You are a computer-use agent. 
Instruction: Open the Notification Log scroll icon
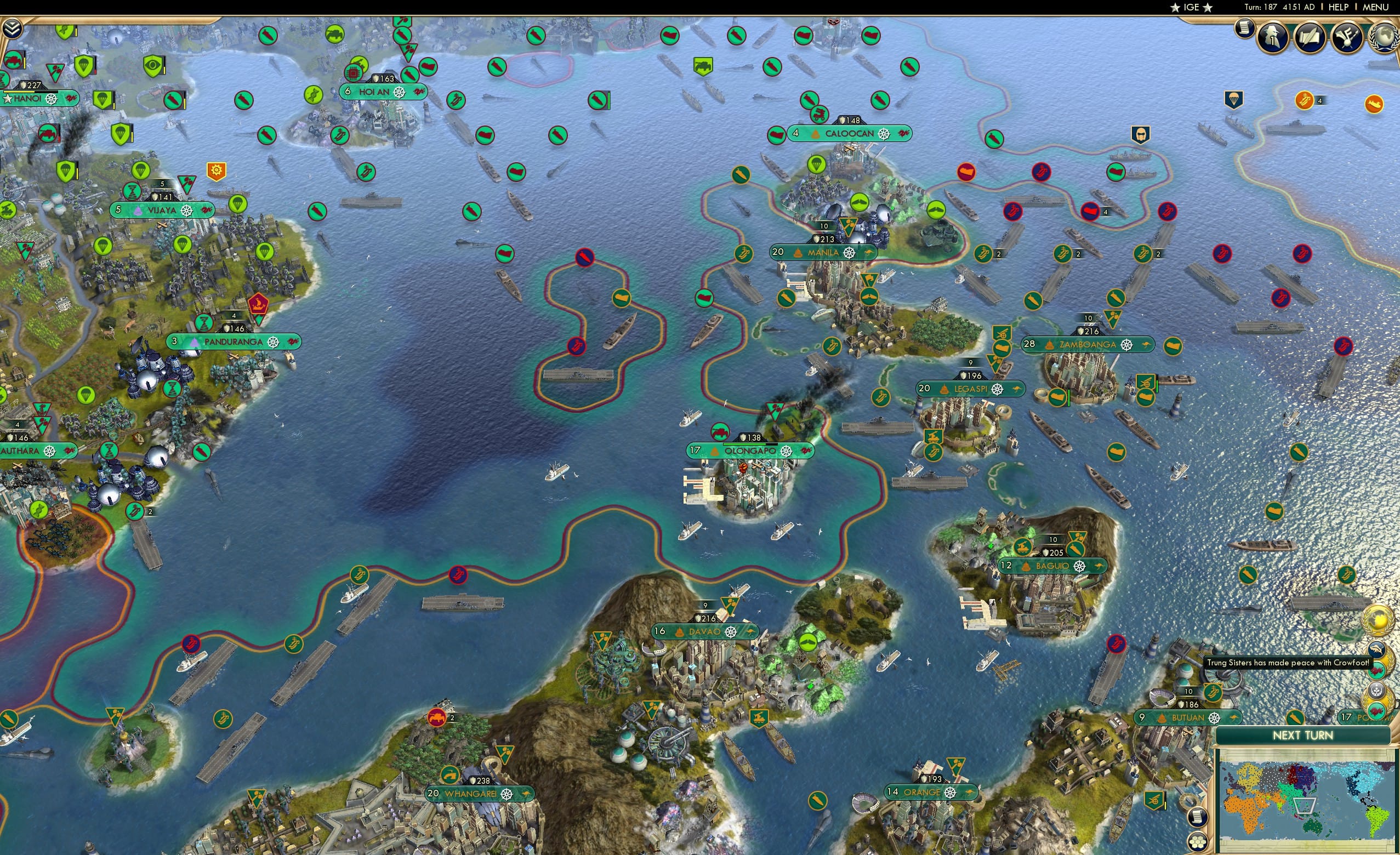pyautogui.click(x=1245, y=29)
